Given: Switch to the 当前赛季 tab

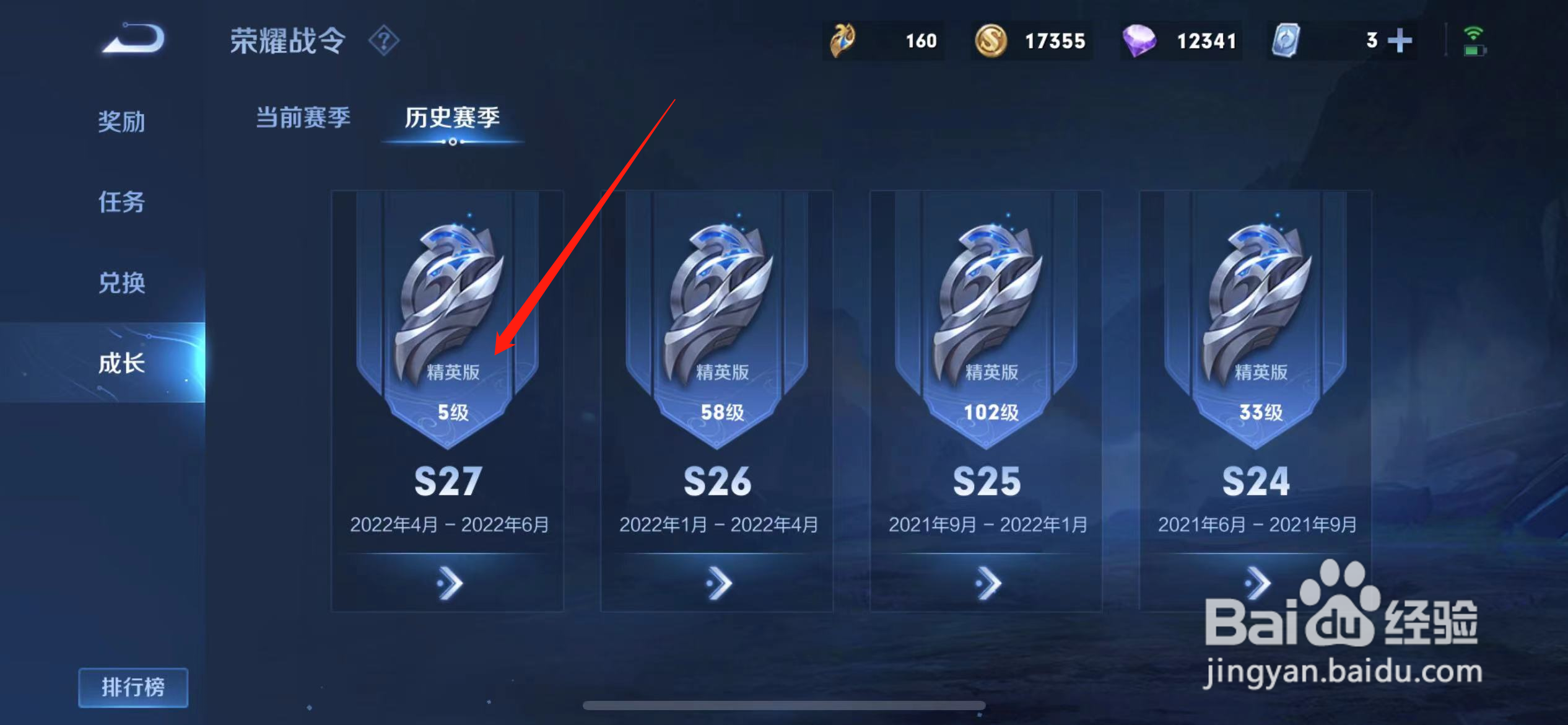Looking at the screenshot, I should 303,118.
